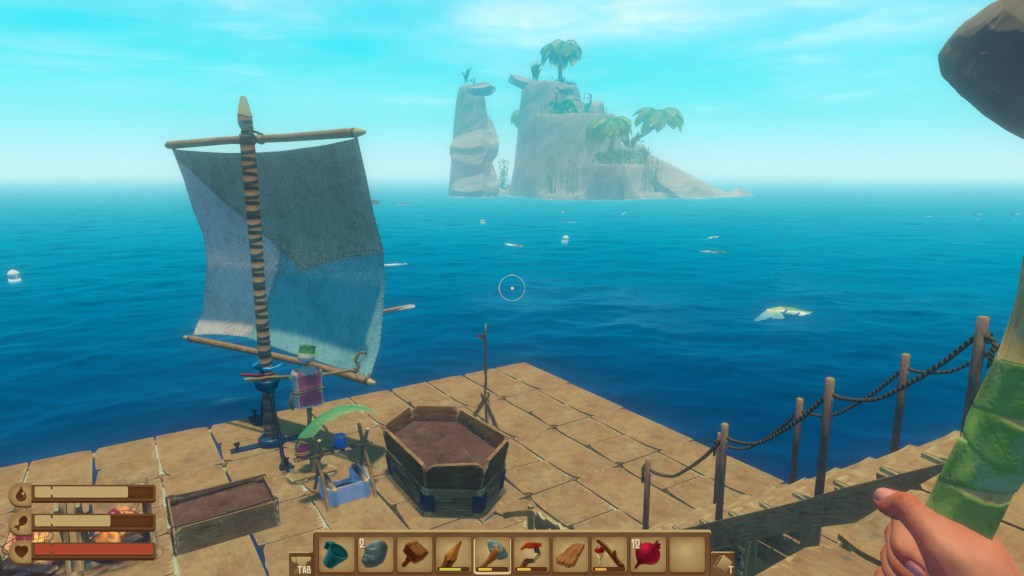
Task: Select the wooden plank slot
Action: coord(570,553)
